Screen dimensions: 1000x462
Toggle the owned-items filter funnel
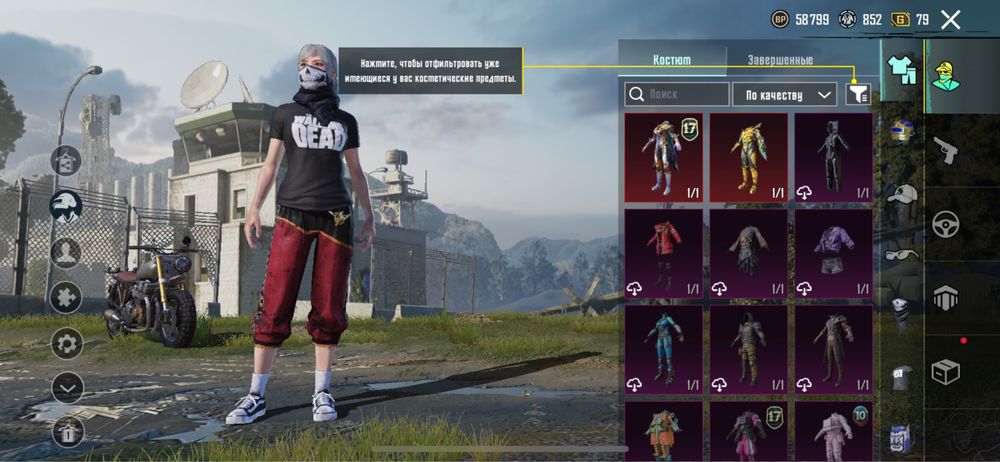(x=857, y=94)
